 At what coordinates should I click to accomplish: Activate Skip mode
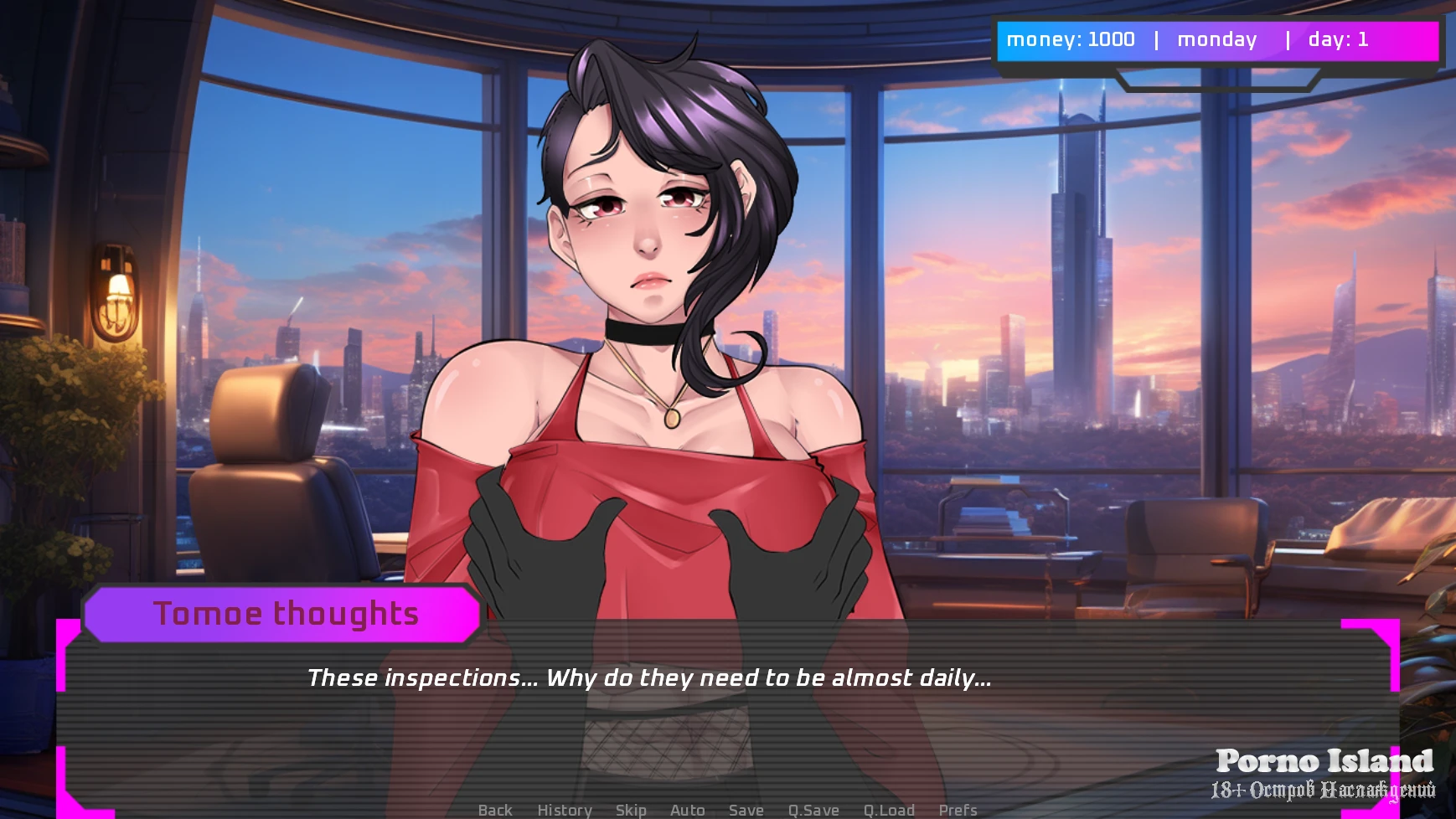click(630, 810)
